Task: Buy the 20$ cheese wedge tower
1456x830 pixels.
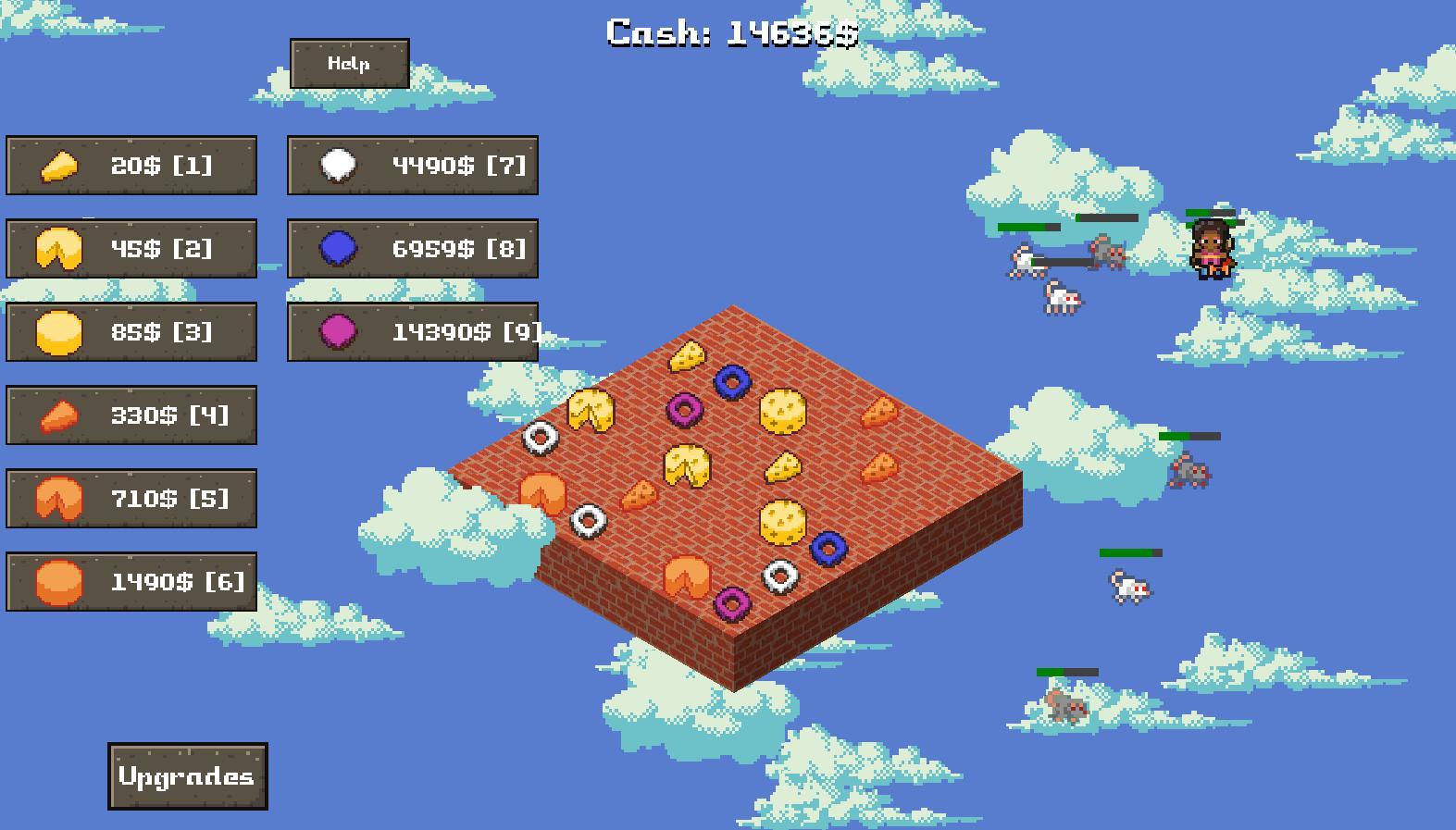Action: (x=131, y=167)
